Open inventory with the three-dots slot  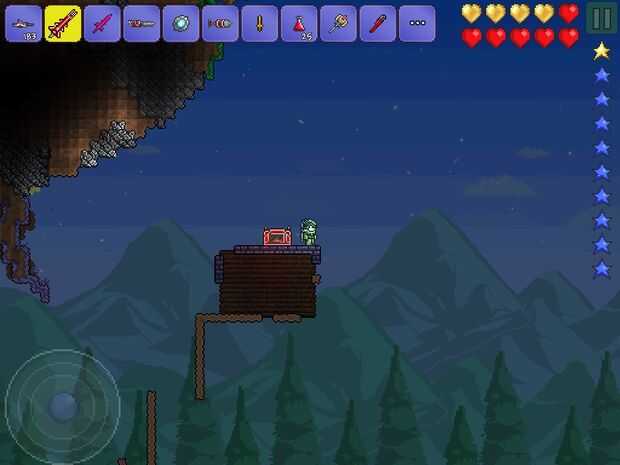pyautogui.click(x=417, y=23)
